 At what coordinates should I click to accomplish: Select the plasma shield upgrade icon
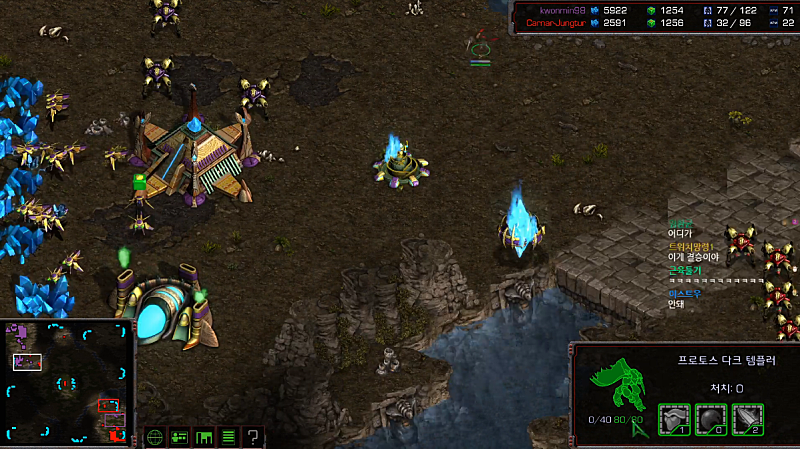click(711, 419)
